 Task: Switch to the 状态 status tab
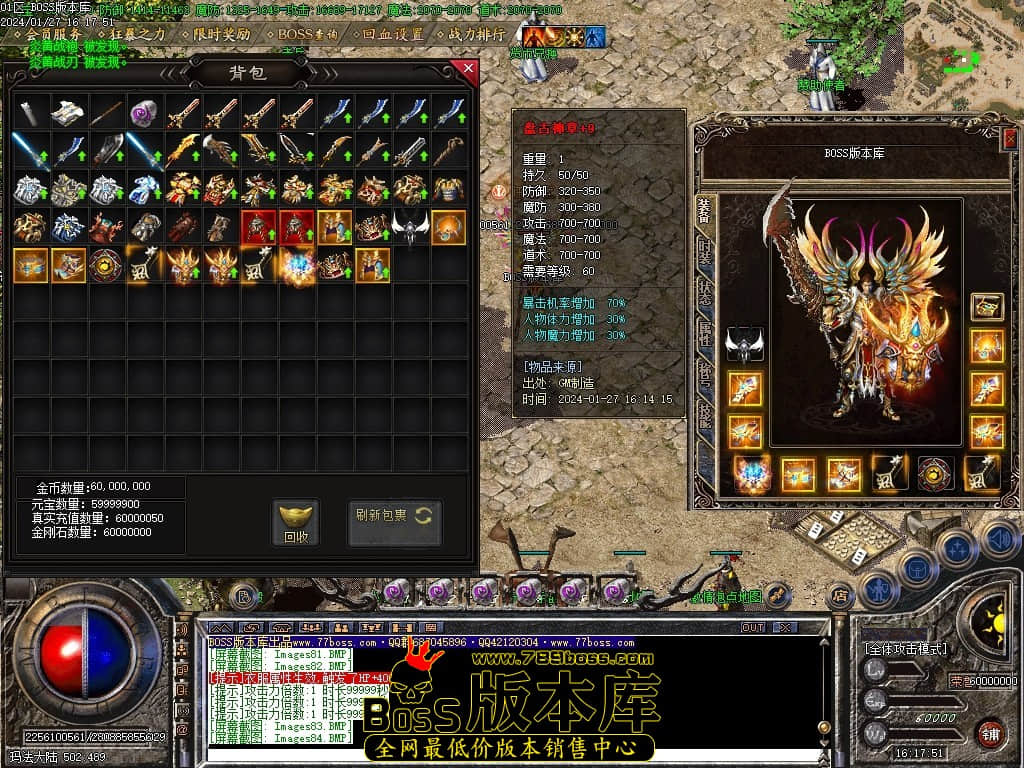(705, 291)
